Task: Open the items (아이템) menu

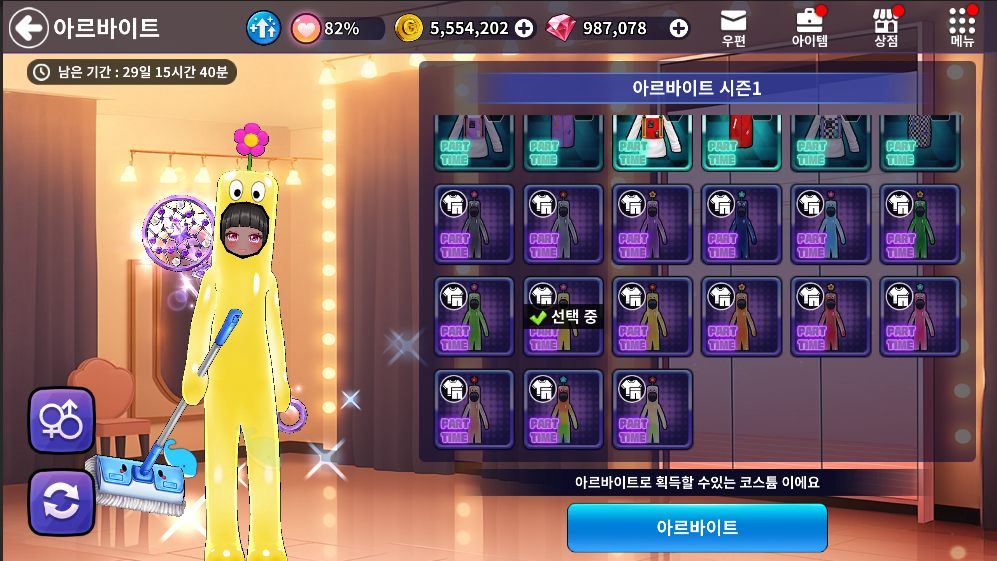Action: 809,28
